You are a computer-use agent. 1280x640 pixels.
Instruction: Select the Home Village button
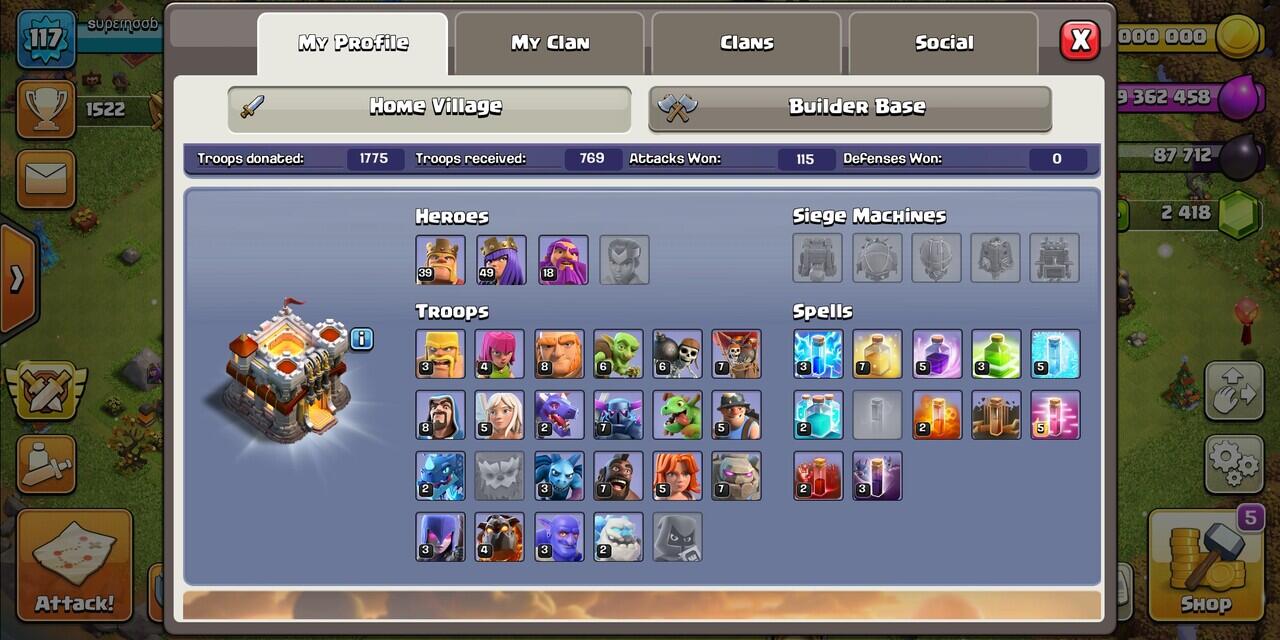point(429,107)
